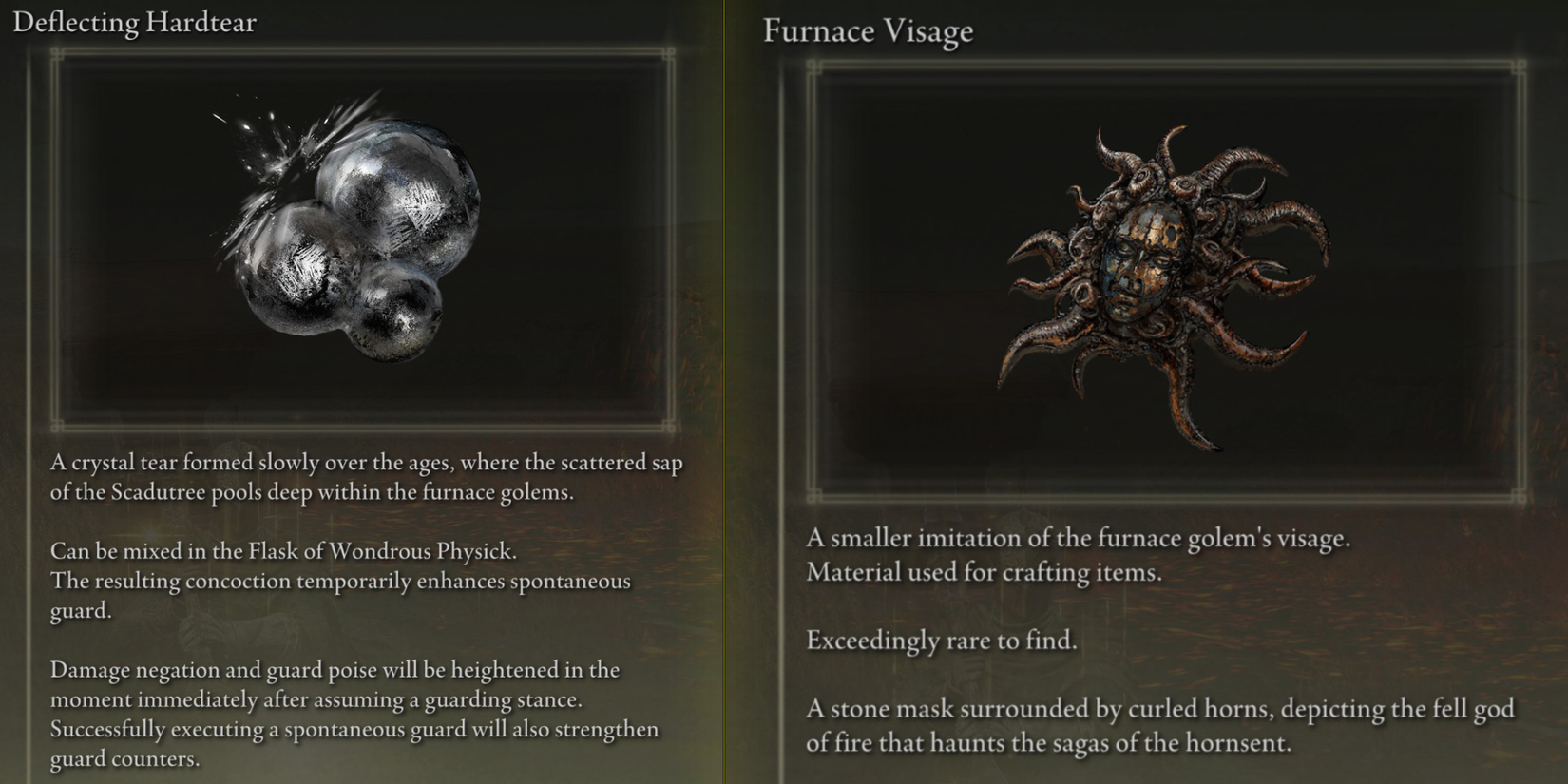Click the damage negation and guard poise line

tap(333, 670)
